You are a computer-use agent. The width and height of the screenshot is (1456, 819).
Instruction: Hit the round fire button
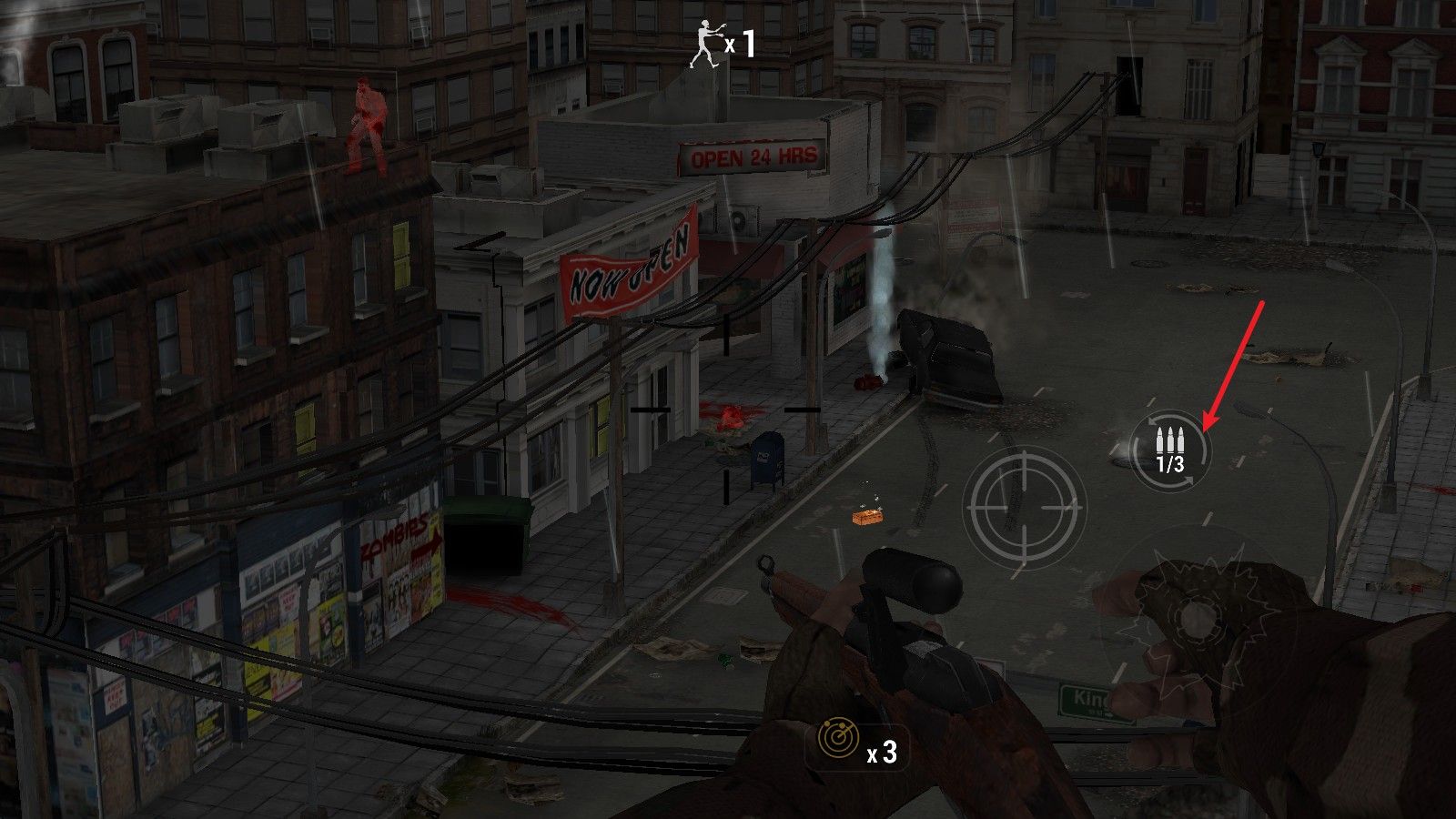tap(1195, 619)
